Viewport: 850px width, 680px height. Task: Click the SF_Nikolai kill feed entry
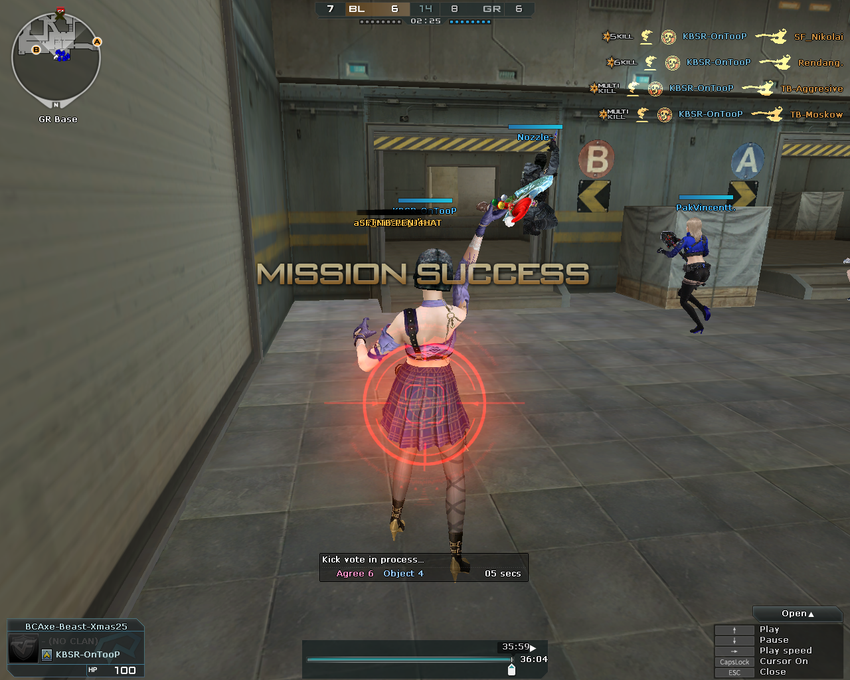[721, 37]
